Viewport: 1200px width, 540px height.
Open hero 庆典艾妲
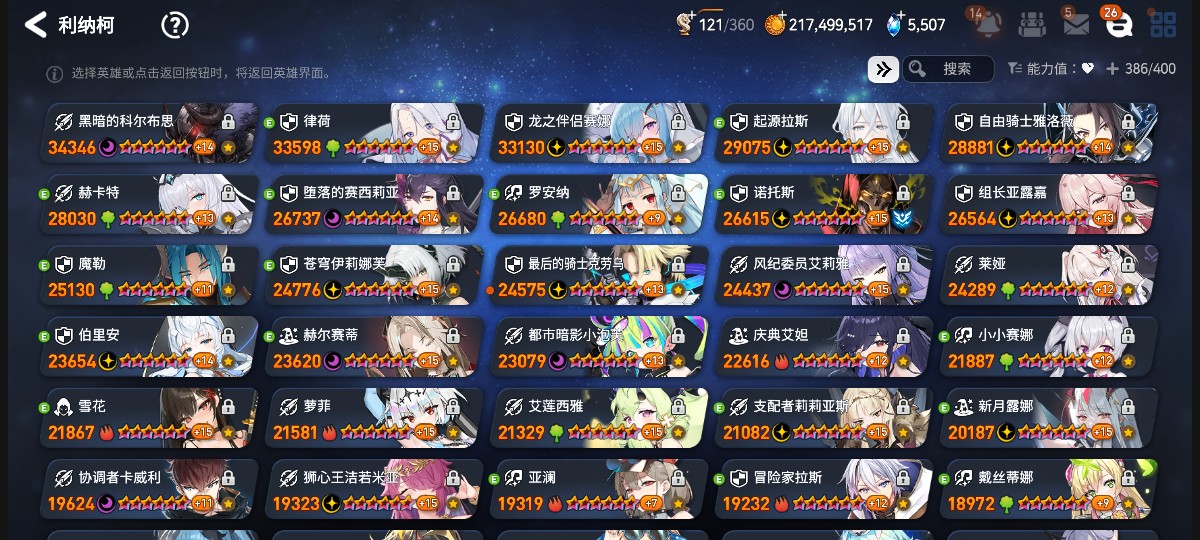click(826, 347)
